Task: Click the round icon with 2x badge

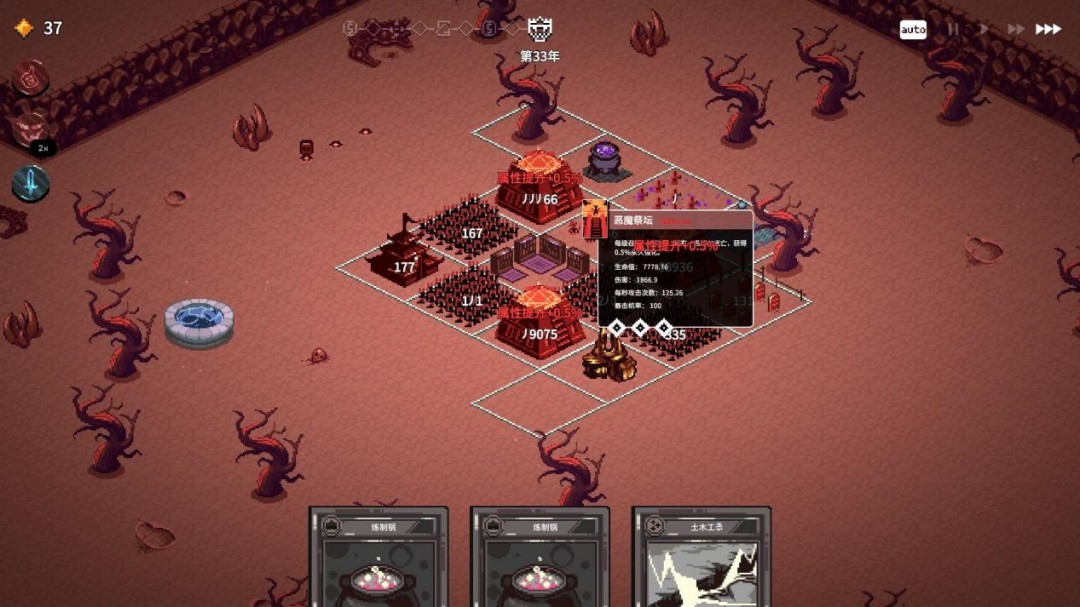Action: click(x=30, y=130)
